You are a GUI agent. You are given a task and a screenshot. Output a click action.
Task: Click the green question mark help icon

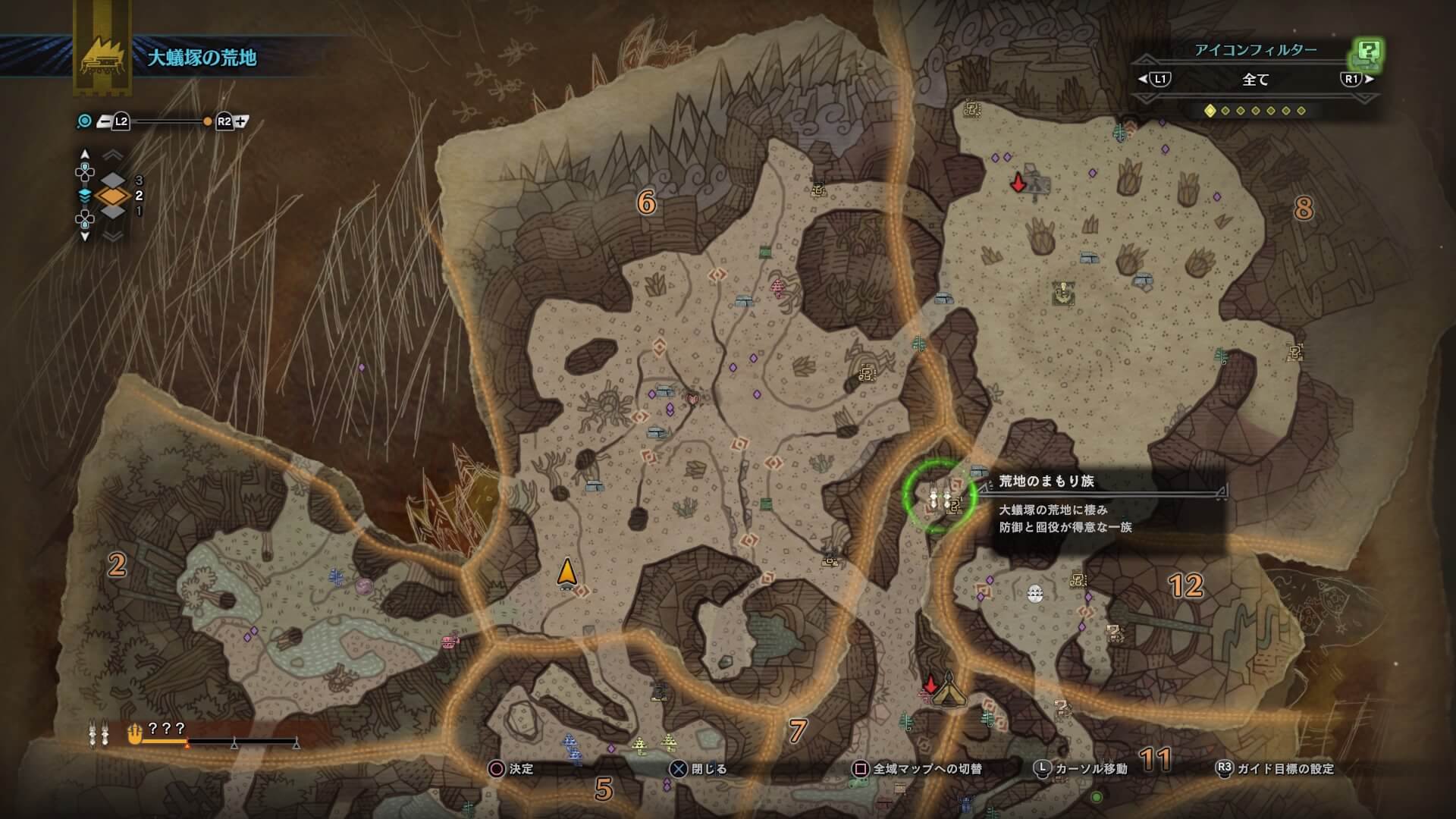click(x=1367, y=52)
